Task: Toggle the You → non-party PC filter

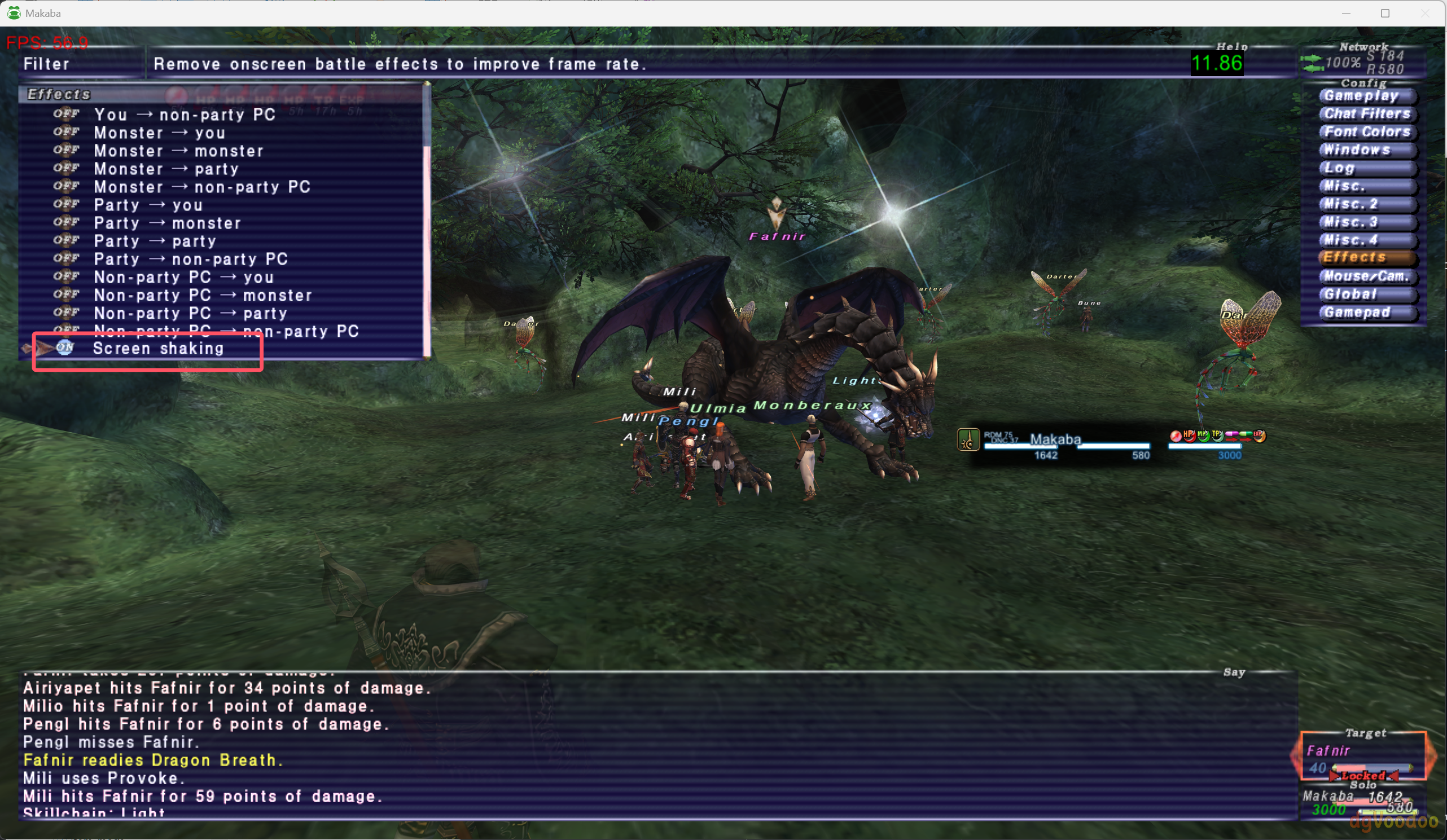Action: click(185, 115)
